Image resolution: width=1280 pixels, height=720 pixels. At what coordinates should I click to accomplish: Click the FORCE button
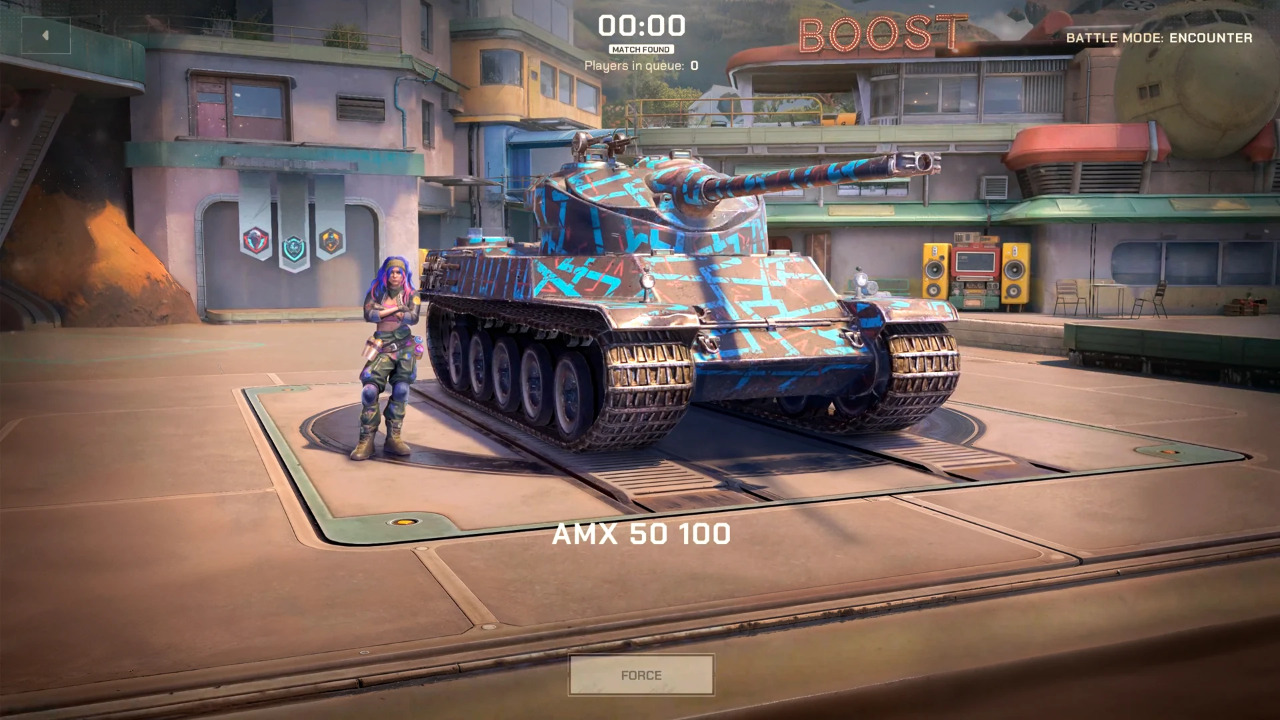pos(641,675)
